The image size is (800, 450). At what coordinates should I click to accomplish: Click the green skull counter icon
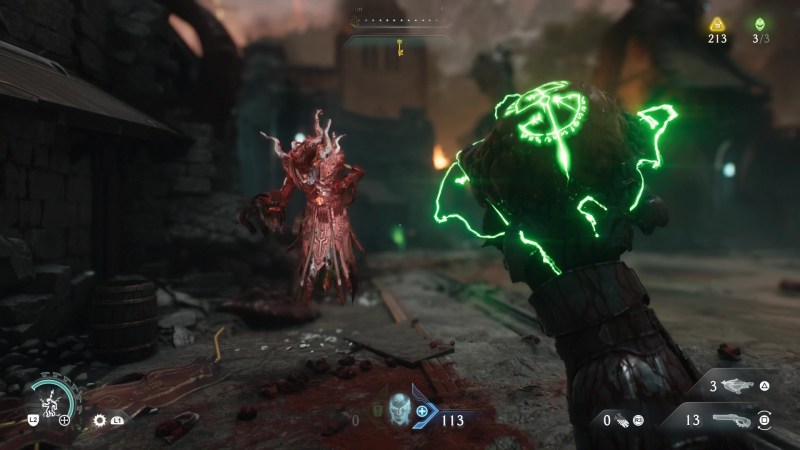tap(760, 24)
